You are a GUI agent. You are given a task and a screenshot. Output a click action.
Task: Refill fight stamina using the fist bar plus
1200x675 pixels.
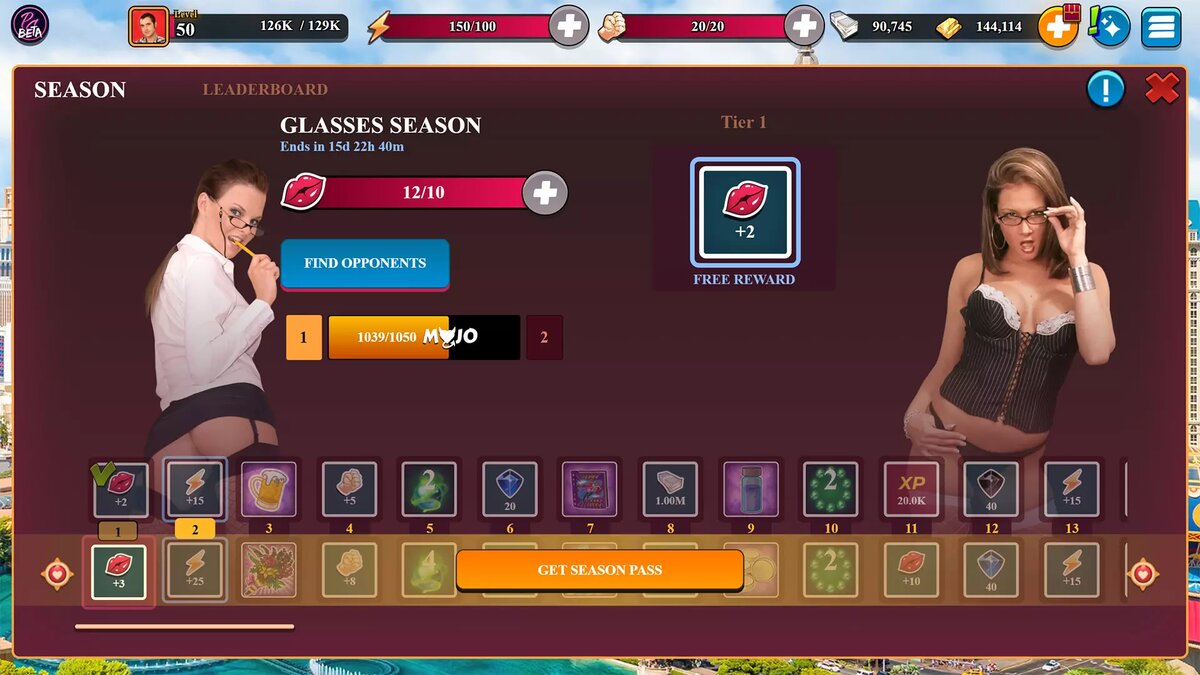click(x=804, y=26)
